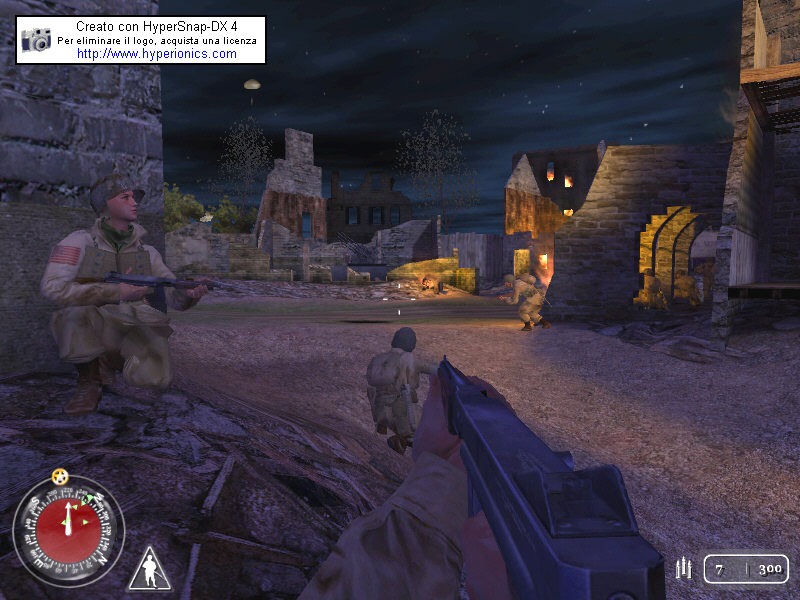Click the red compass dial
Image resolution: width=800 pixels, height=600 pixels.
point(67,530)
